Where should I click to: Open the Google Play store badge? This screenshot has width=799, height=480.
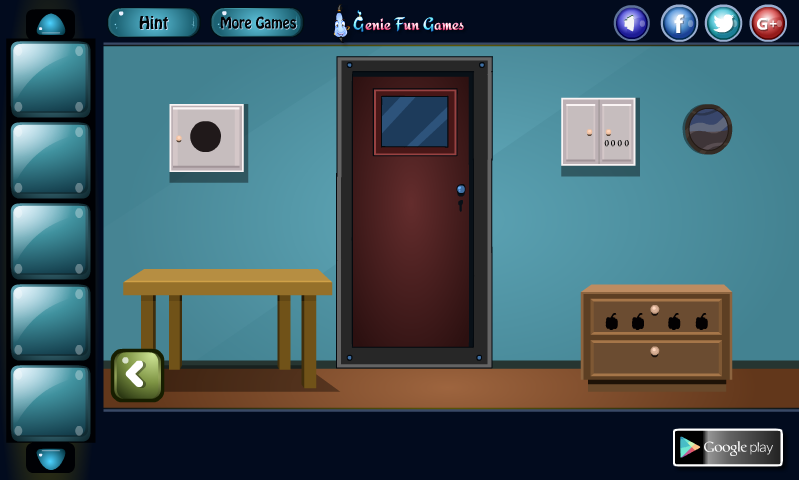727,447
